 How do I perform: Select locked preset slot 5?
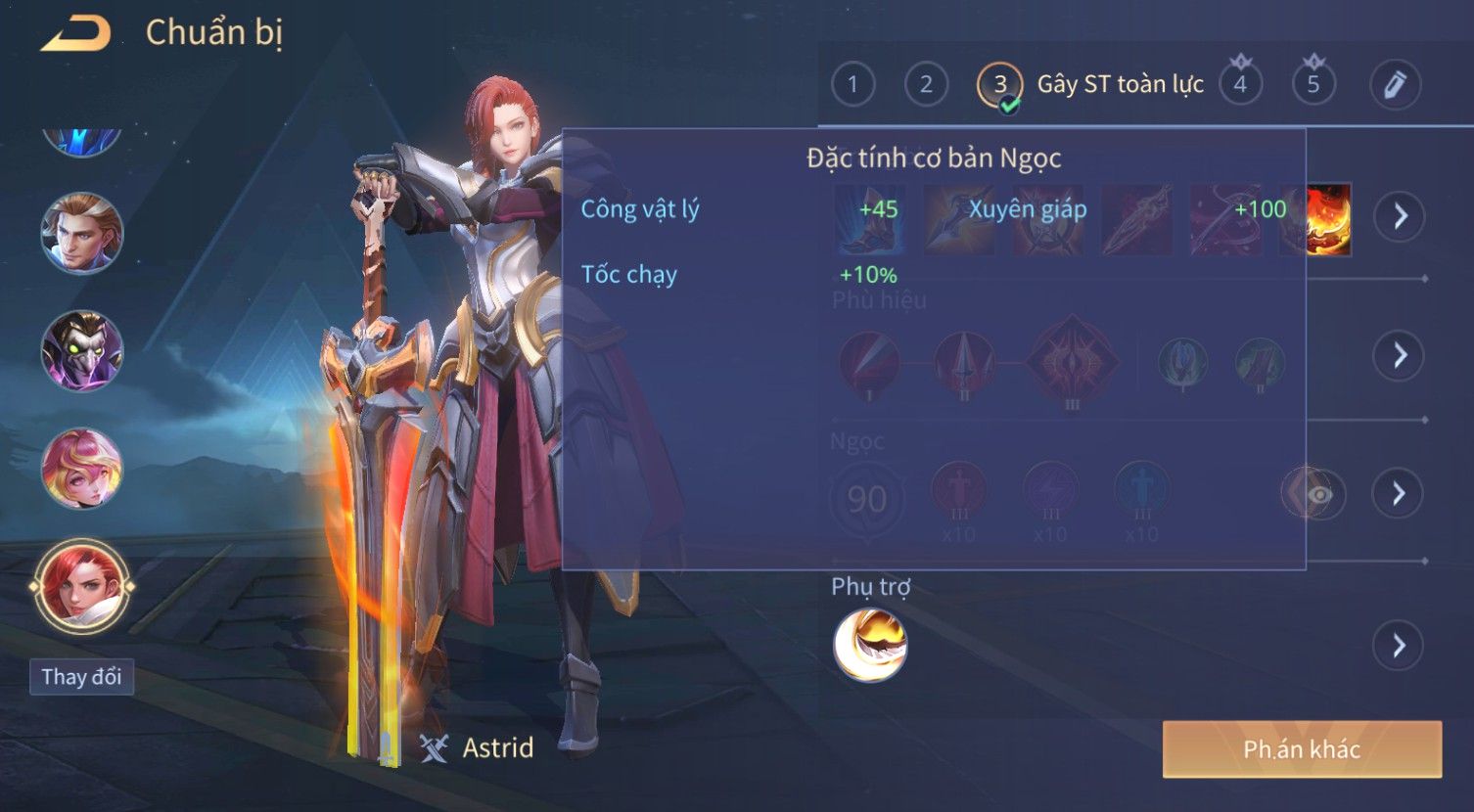pyautogui.click(x=1313, y=85)
